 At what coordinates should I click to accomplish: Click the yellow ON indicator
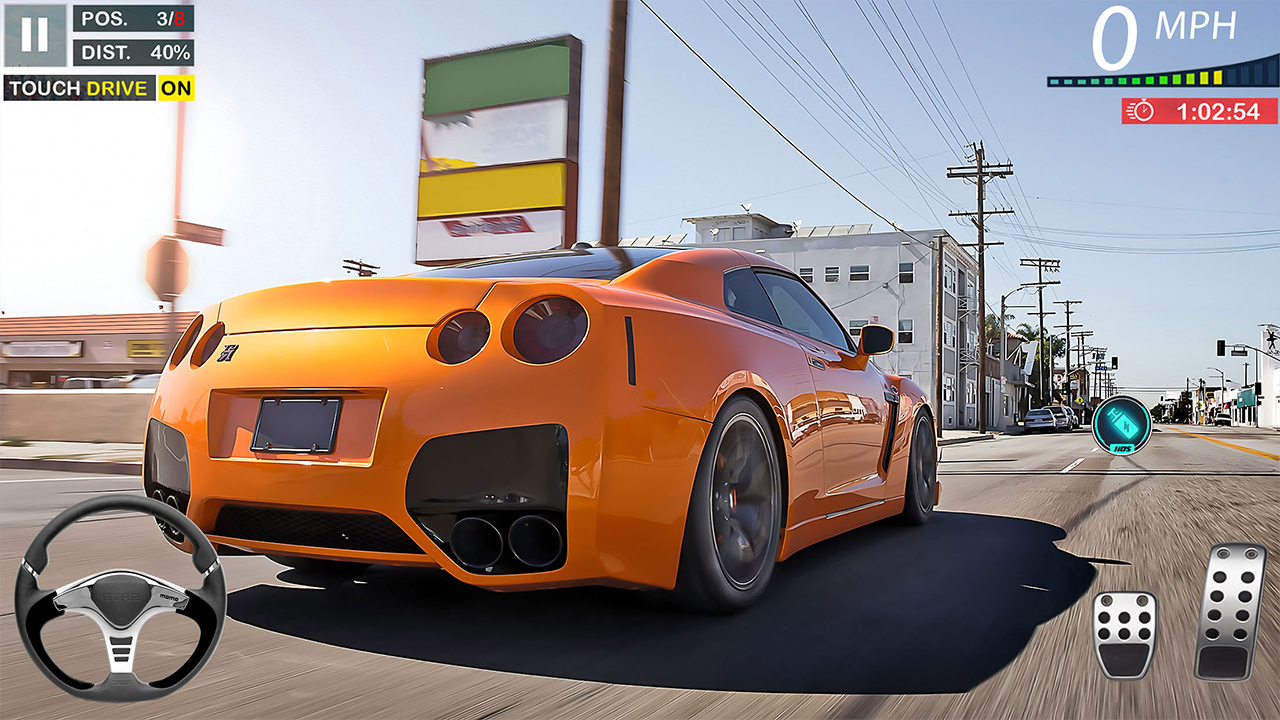pyautogui.click(x=176, y=87)
